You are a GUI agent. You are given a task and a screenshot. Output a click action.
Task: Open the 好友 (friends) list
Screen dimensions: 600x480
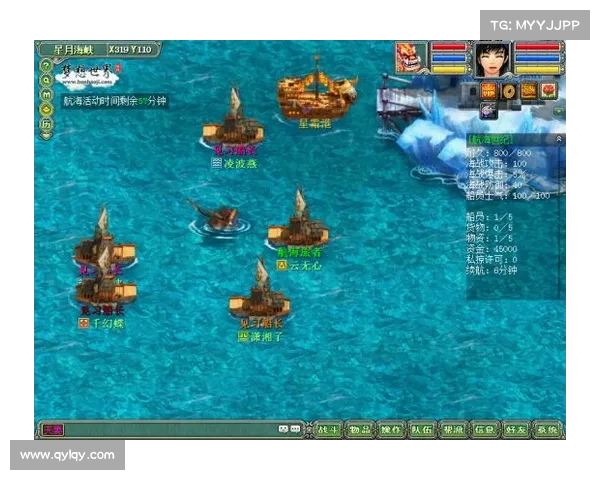515,430
